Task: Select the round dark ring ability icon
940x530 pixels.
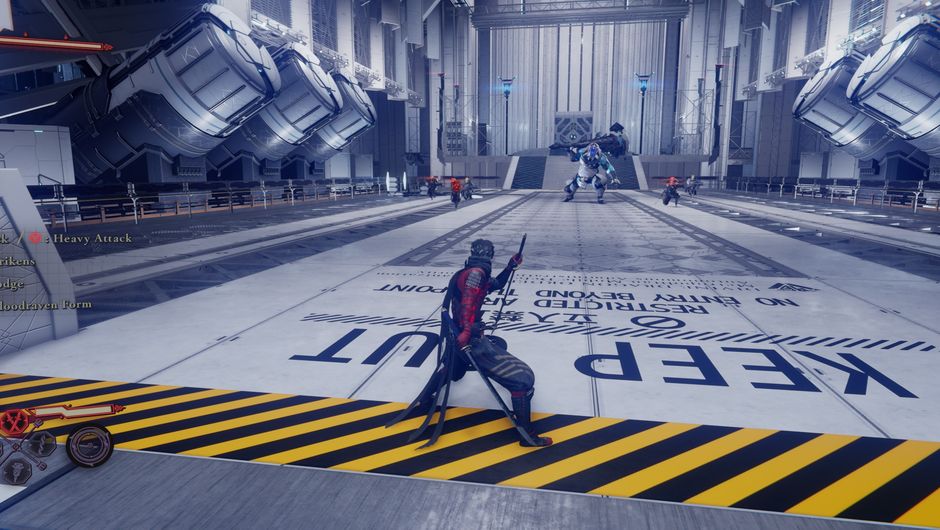Action: tap(88, 446)
